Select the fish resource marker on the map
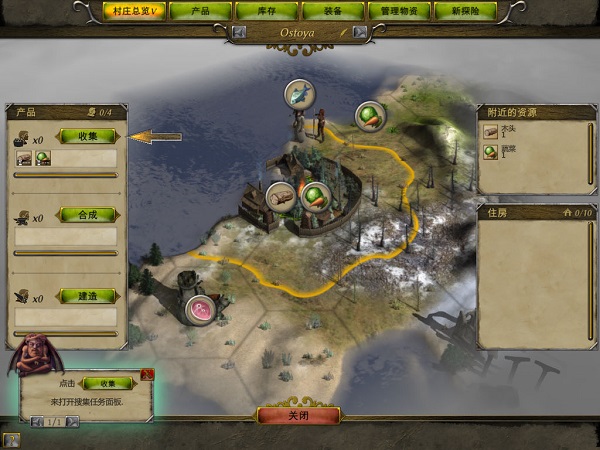The height and width of the screenshot is (450, 600). pos(299,94)
